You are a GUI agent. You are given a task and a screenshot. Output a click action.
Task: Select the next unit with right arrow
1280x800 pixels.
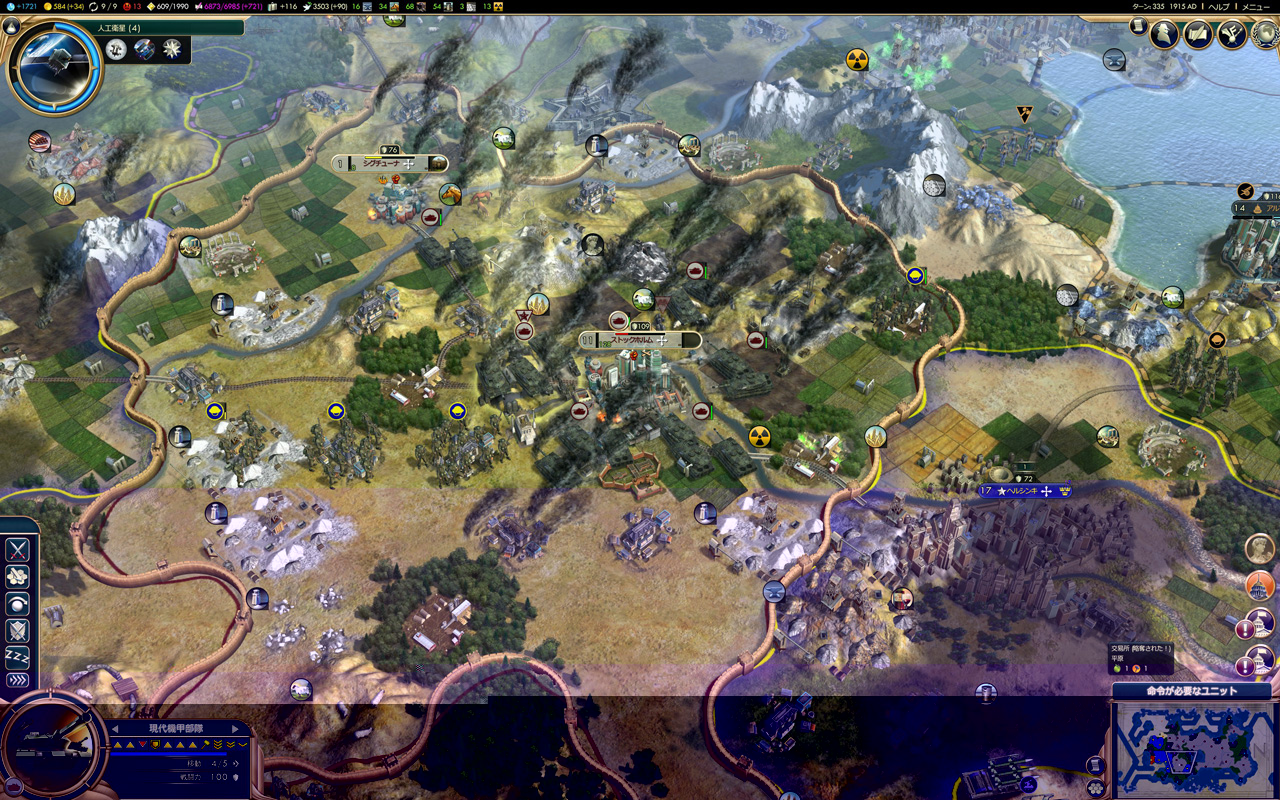tap(236, 728)
